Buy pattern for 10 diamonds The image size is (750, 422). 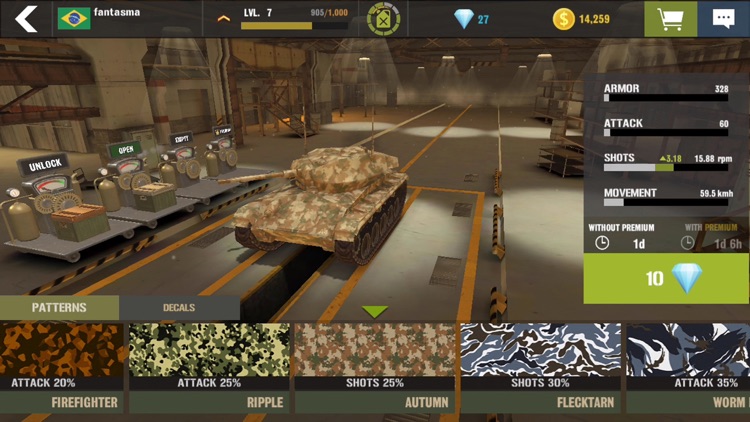click(666, 278)
